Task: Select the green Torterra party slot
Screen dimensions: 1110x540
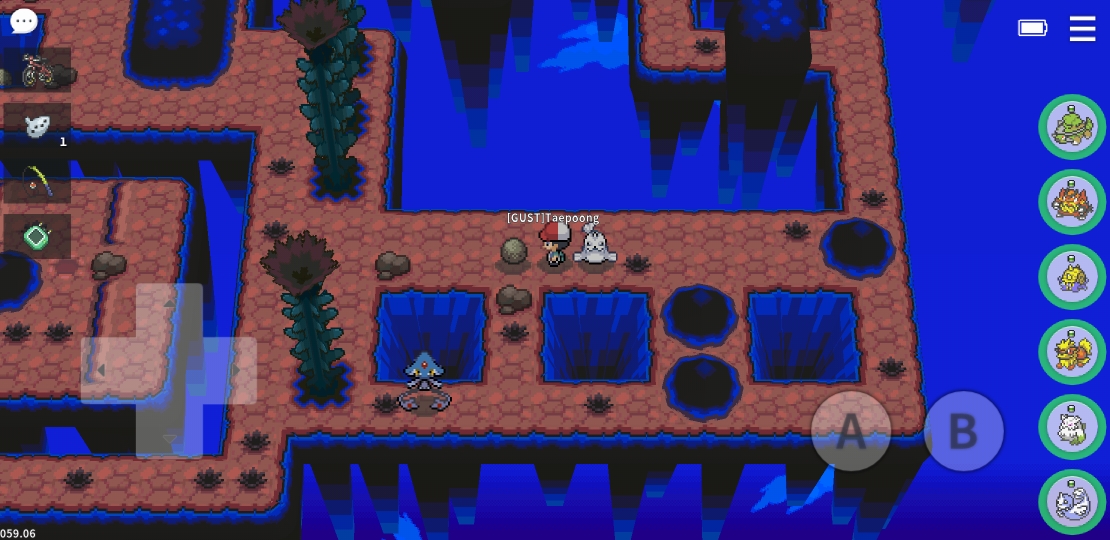Action: point(1072,127)
